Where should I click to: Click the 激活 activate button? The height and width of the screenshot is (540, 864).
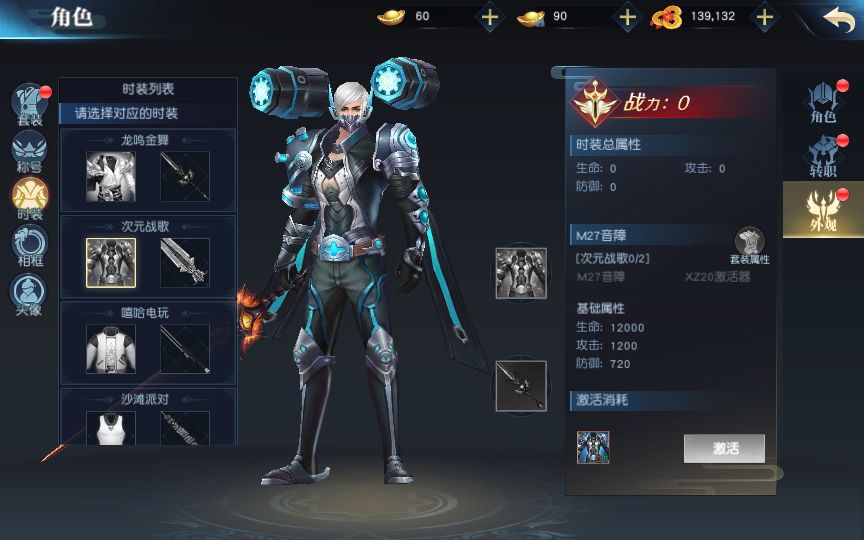(x=724, y=448)
